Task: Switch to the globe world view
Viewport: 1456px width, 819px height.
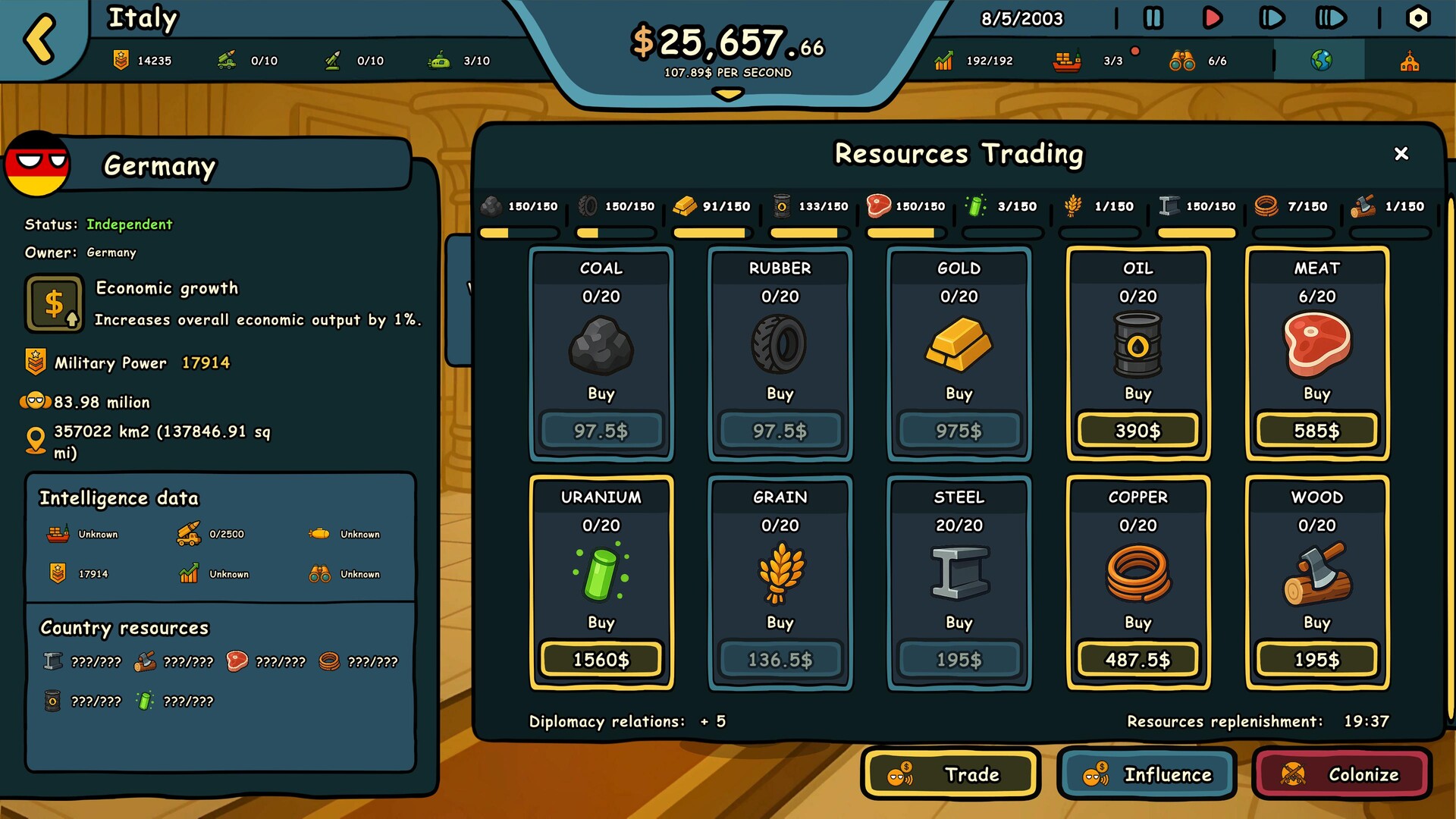Action: 1321,61
